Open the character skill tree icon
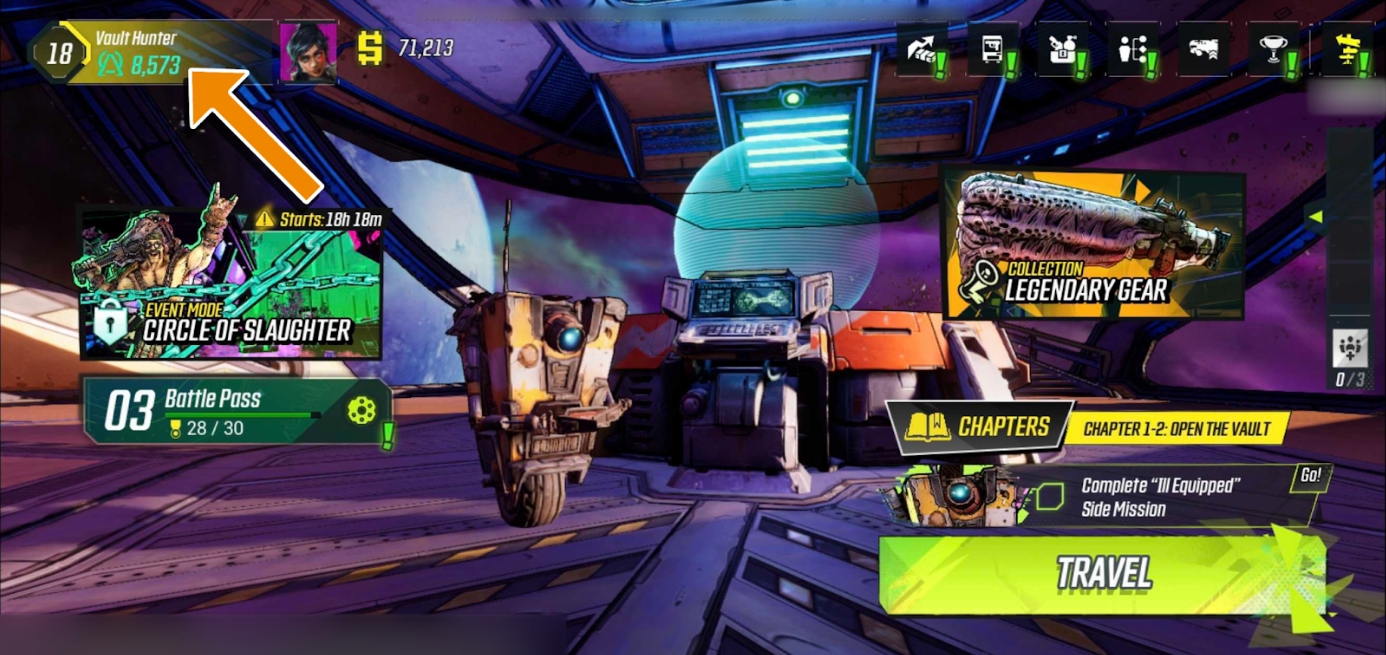Screen dimensions: 1386x655 point(1132,50)
